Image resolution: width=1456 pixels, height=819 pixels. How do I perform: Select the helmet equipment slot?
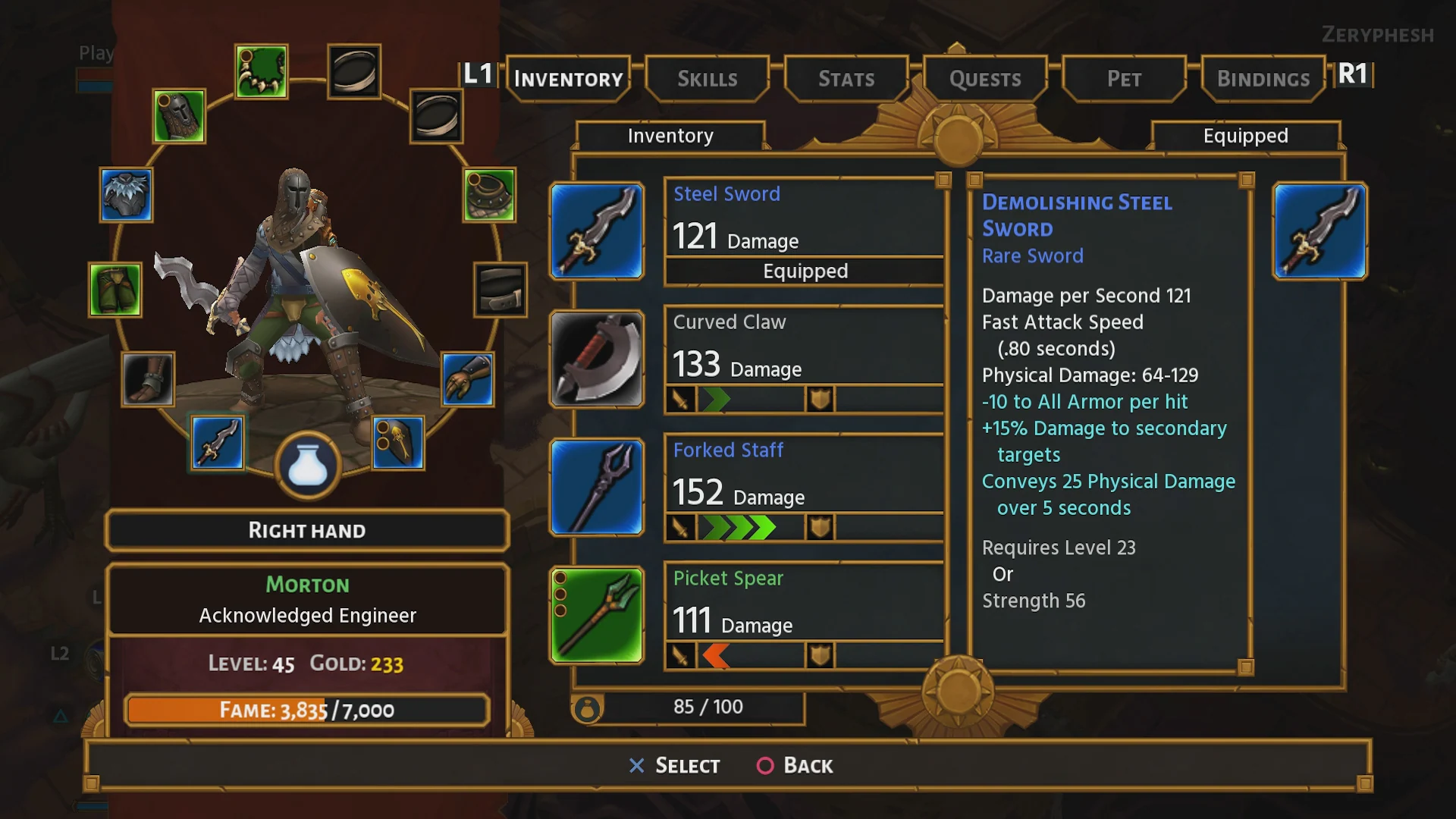click(179, 117)
